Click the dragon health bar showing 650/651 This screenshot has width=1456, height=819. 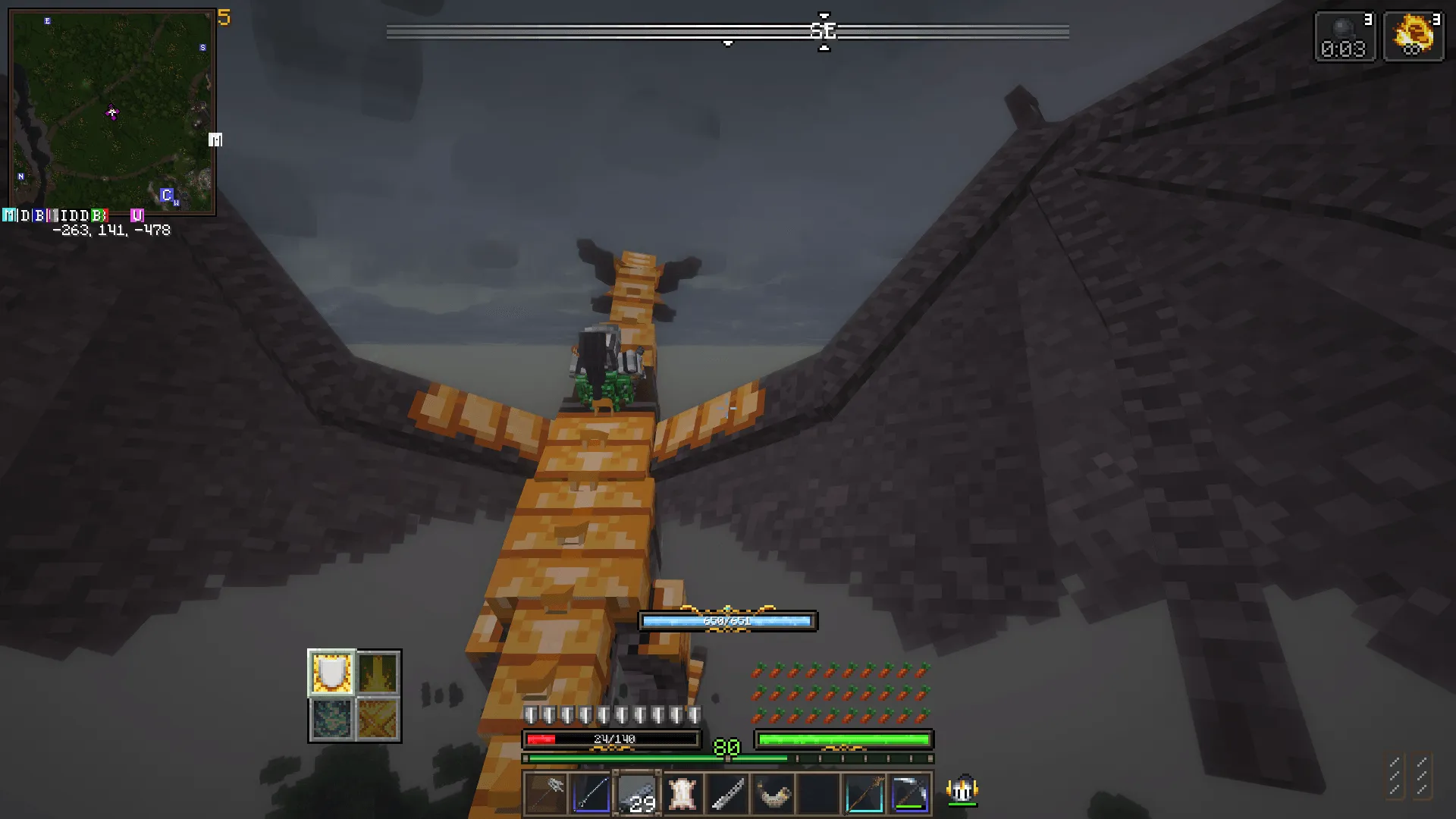(727, 620)
